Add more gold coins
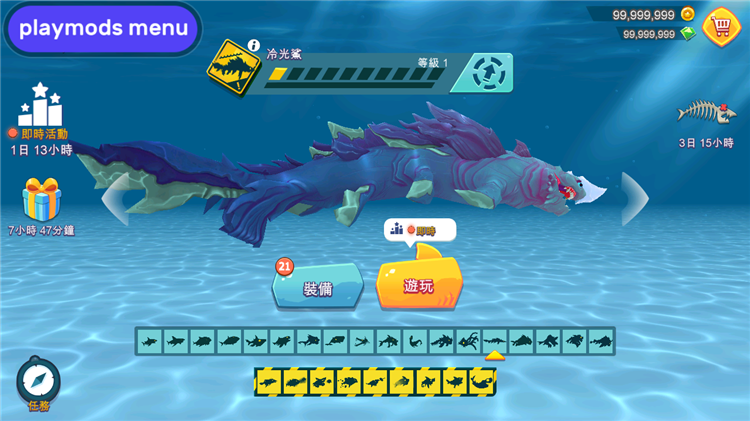 687,14
